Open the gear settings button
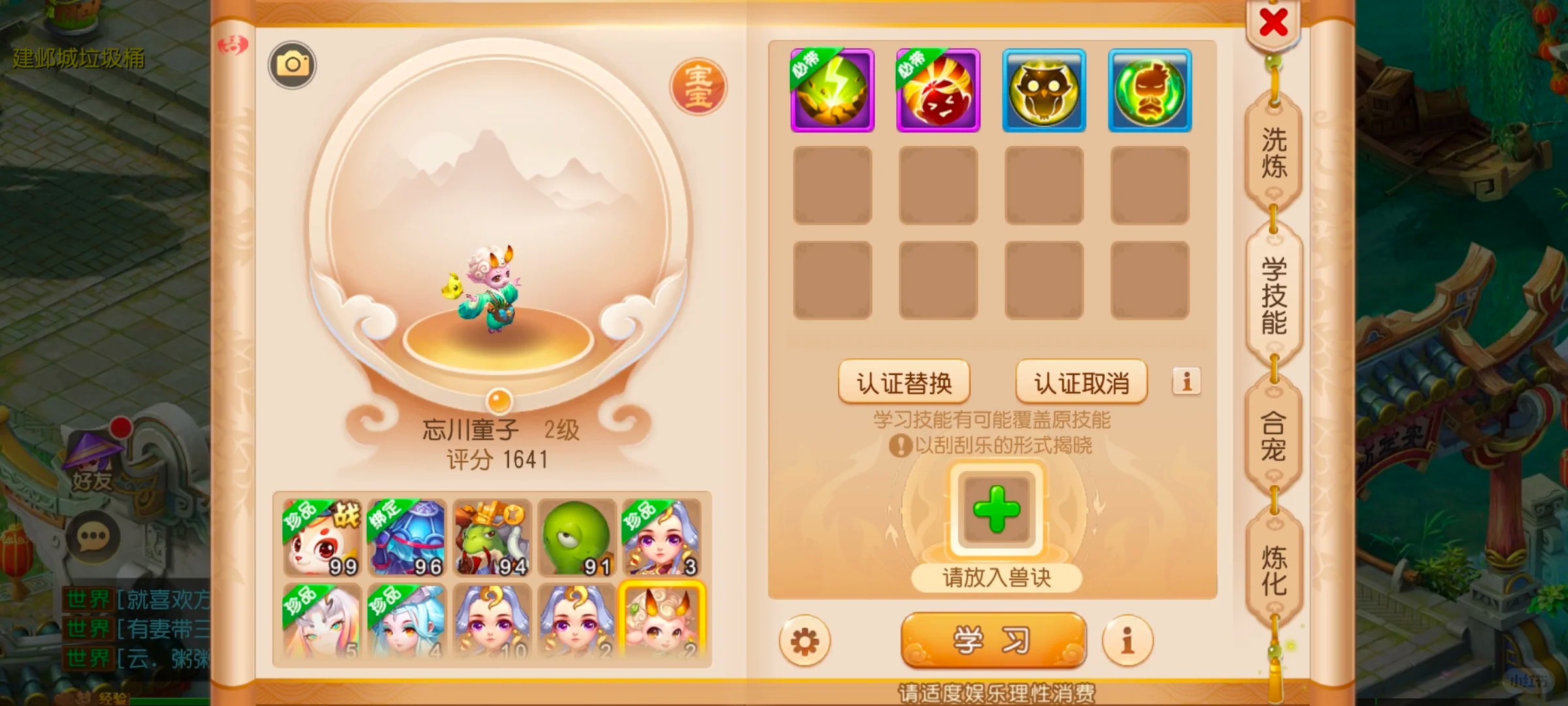 (804, 641)
